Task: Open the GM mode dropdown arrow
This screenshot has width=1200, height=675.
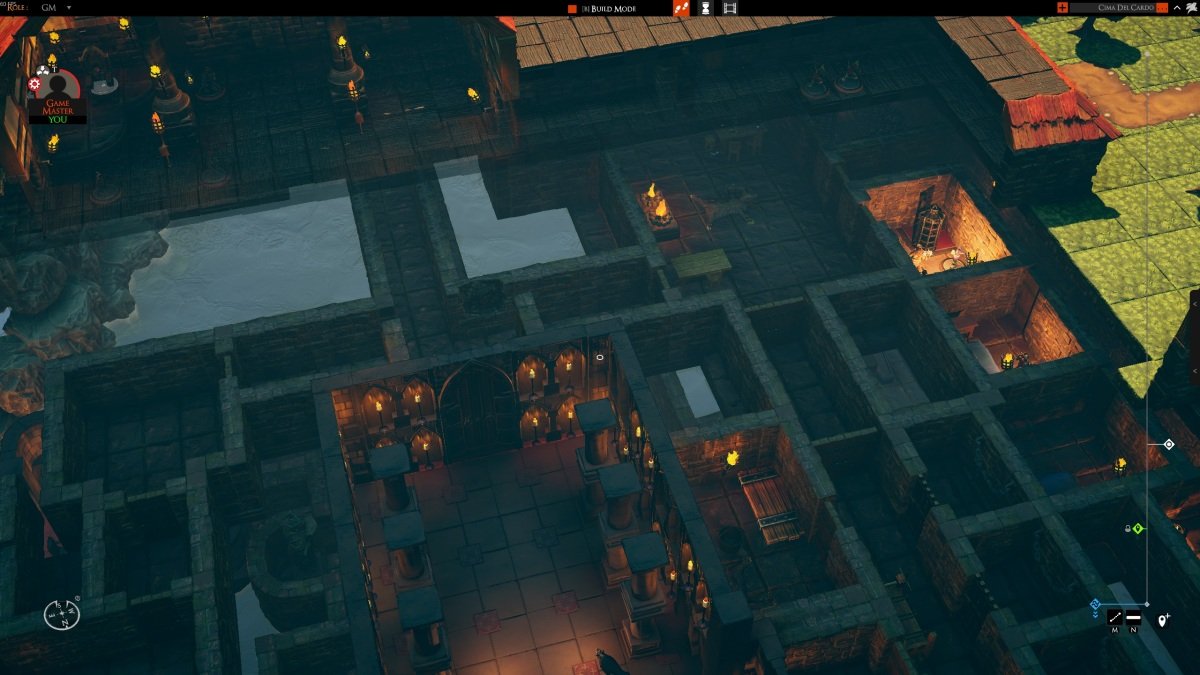Action: click(69, 8)
